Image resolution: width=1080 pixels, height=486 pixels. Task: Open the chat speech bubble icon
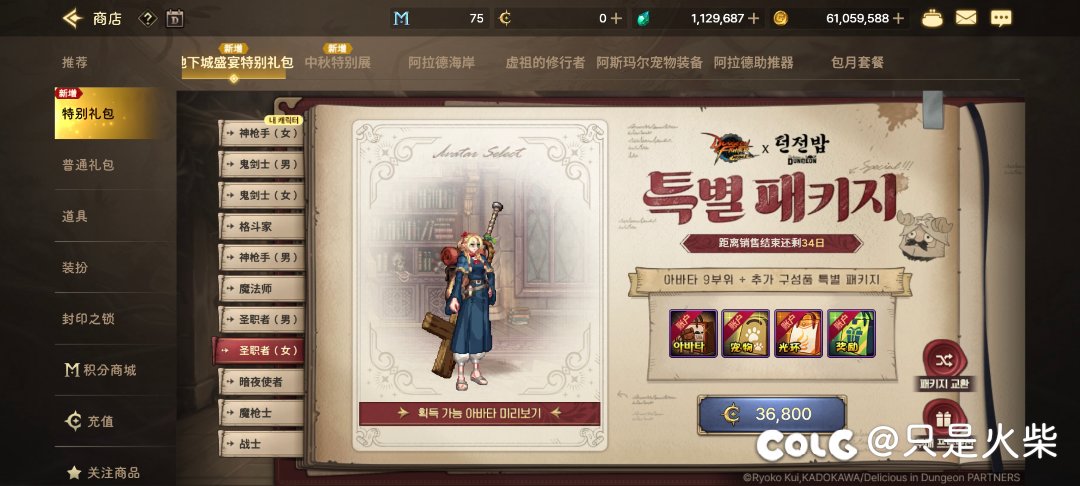point(1000,18)
